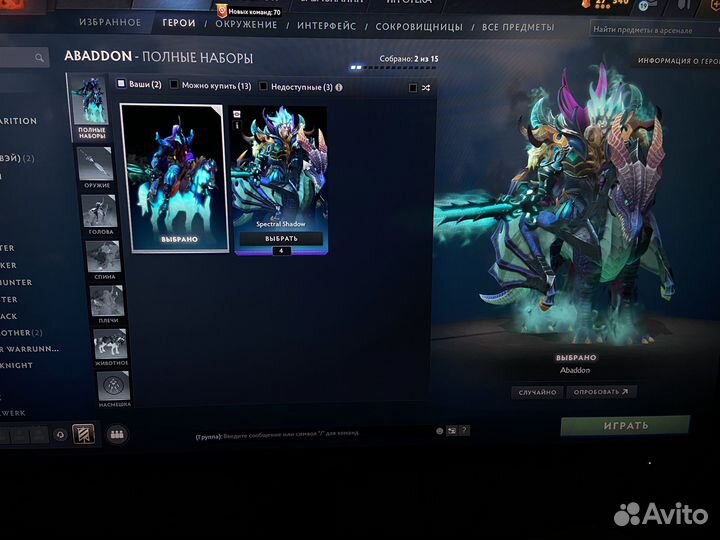This screenshot has height=540, width=720.
Task: Enable the Можно купить (13) filter
Action: (175, 86)
